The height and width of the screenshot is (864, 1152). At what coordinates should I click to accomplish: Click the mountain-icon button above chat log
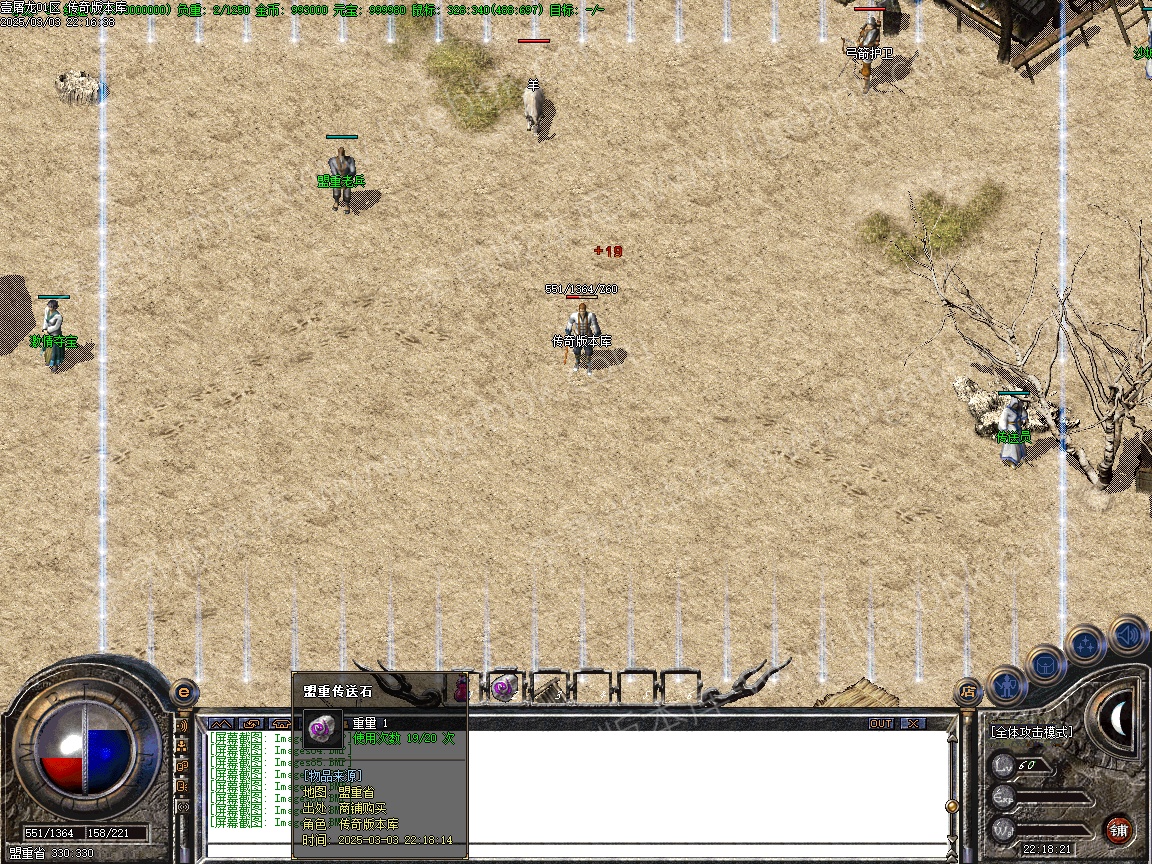pyautogui.click(x=220, y=723)
